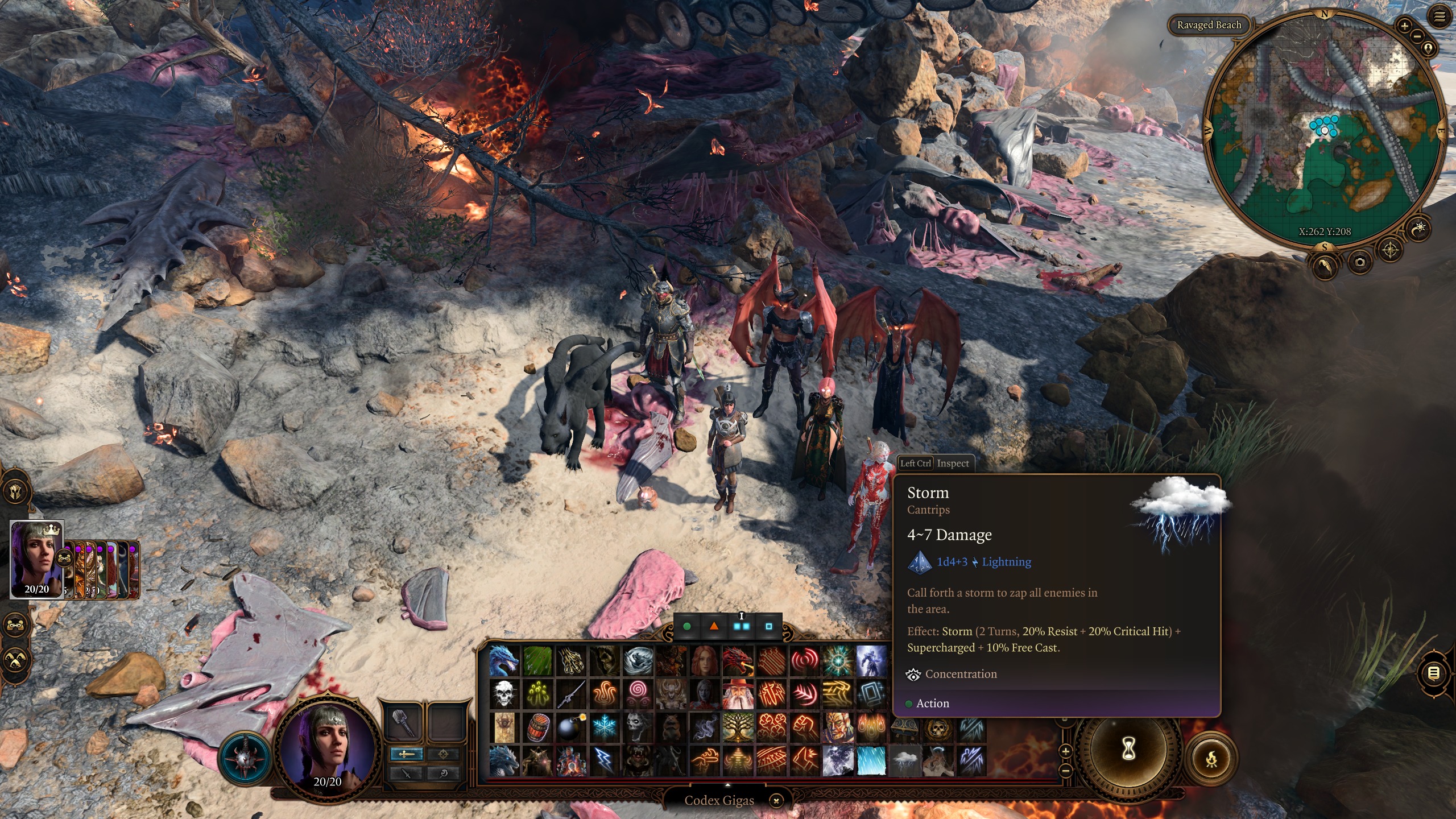Image resolution: width=1456 pixels, height=819 pixels.
Task: Use the black bomb item
Action: (x=570, y=727)
